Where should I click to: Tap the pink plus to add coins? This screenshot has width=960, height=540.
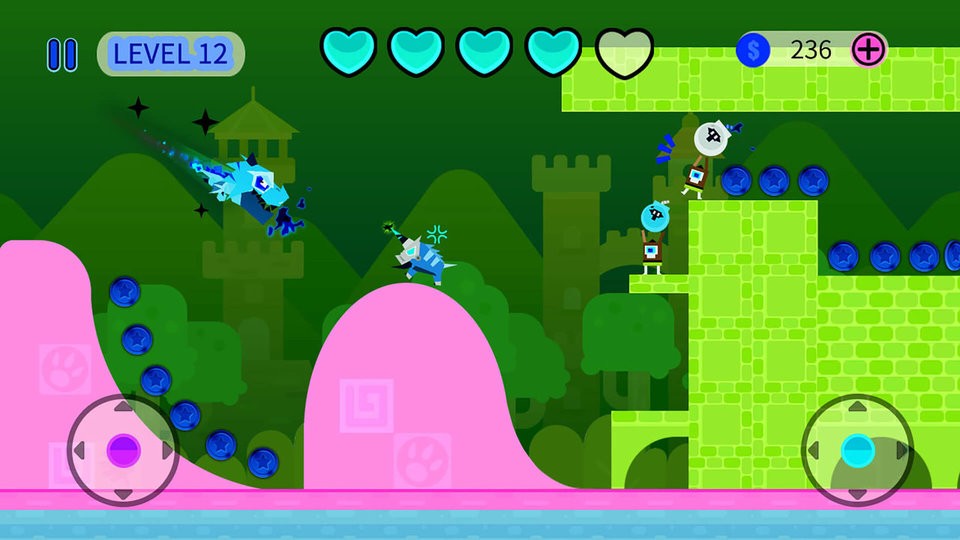tap(868, 50)
